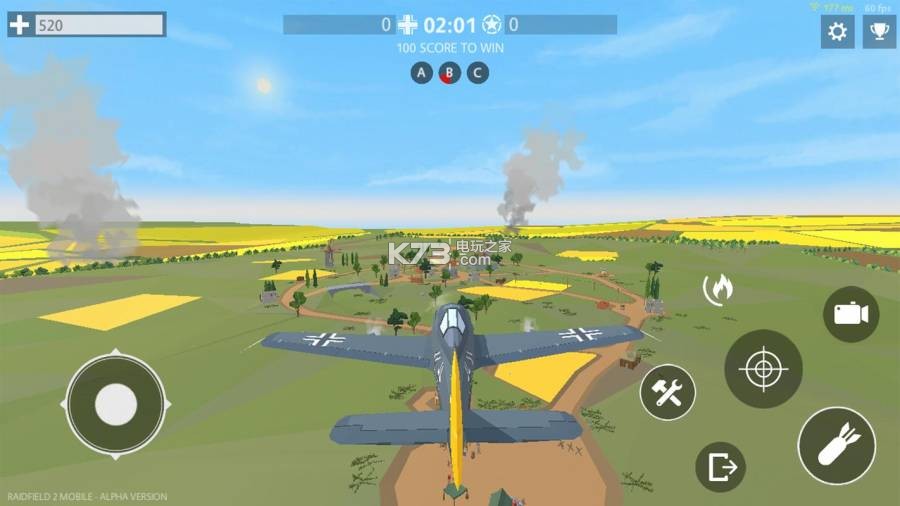Switch camera view with the camera button
900x506 pixels.
tap(851, 314)
